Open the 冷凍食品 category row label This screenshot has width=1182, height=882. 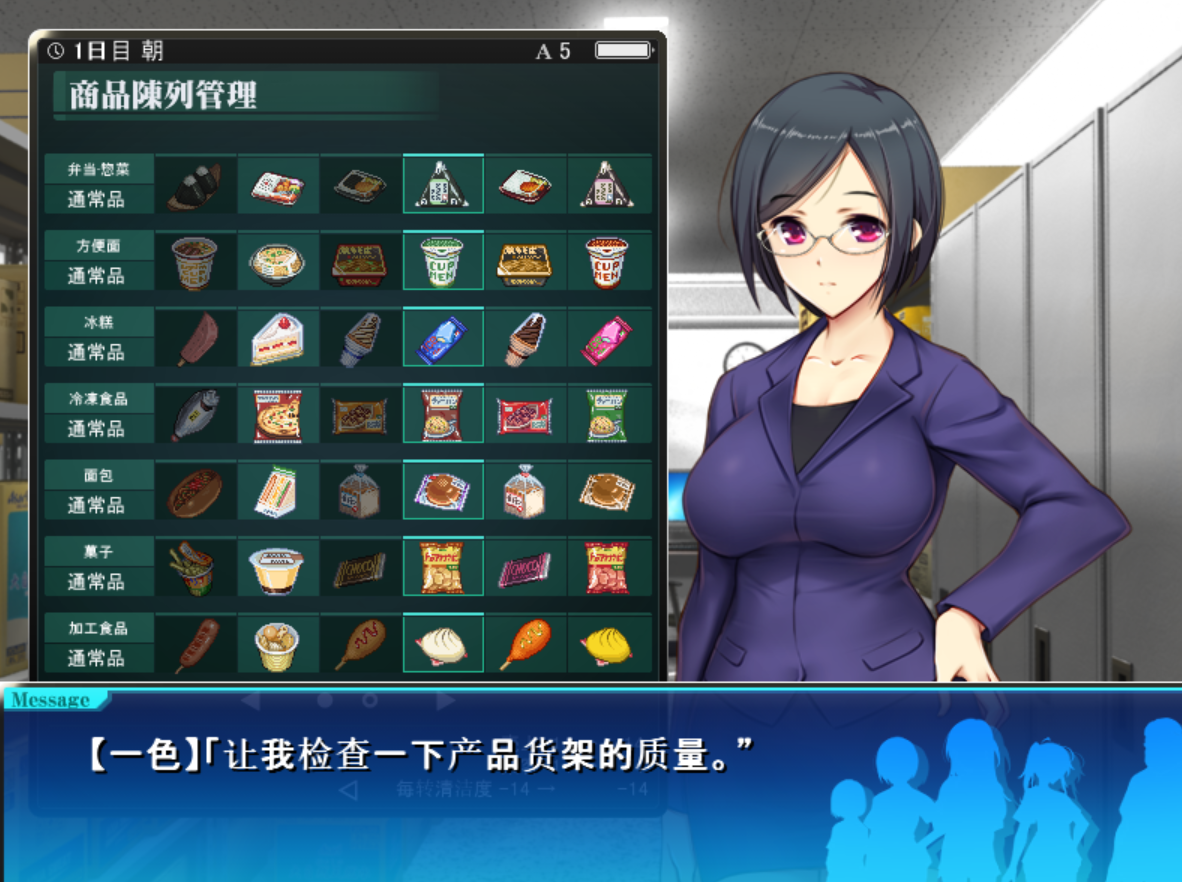pos(98,399)
